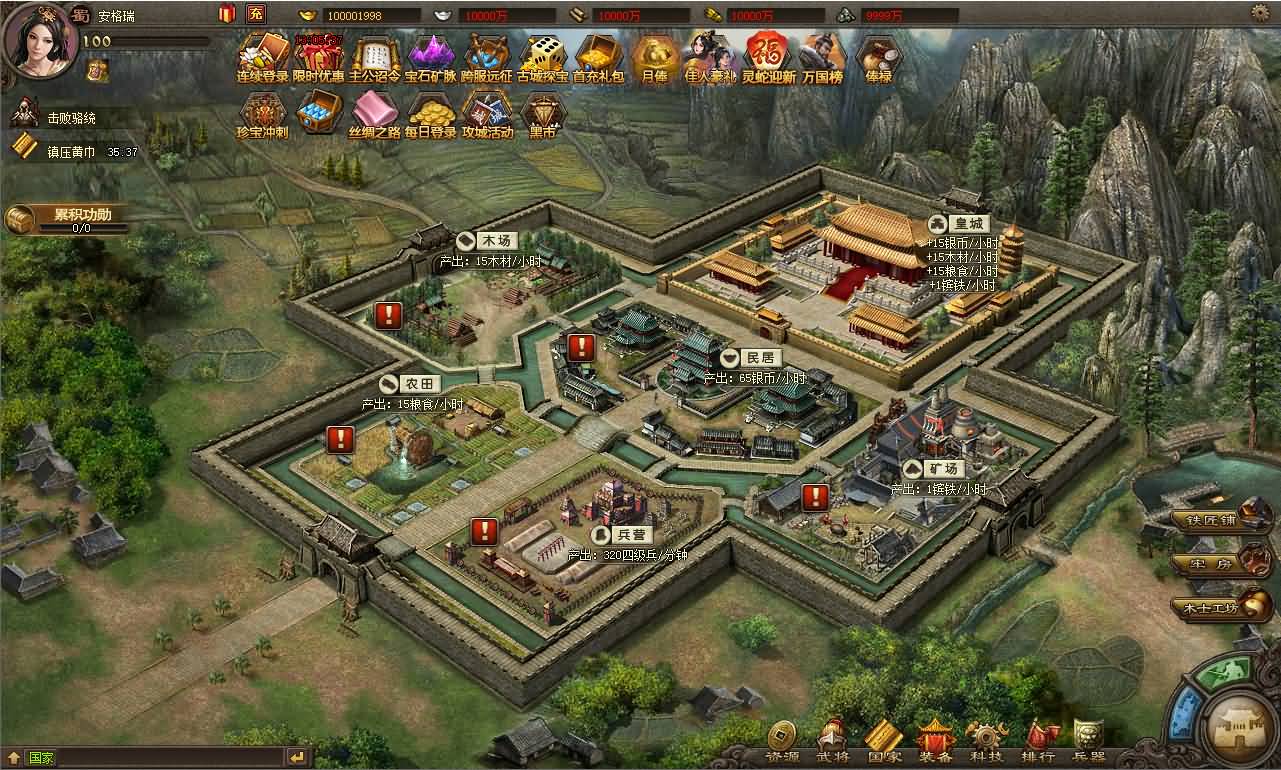Click the player avatar to expand profile

click(x=40, y=45)
